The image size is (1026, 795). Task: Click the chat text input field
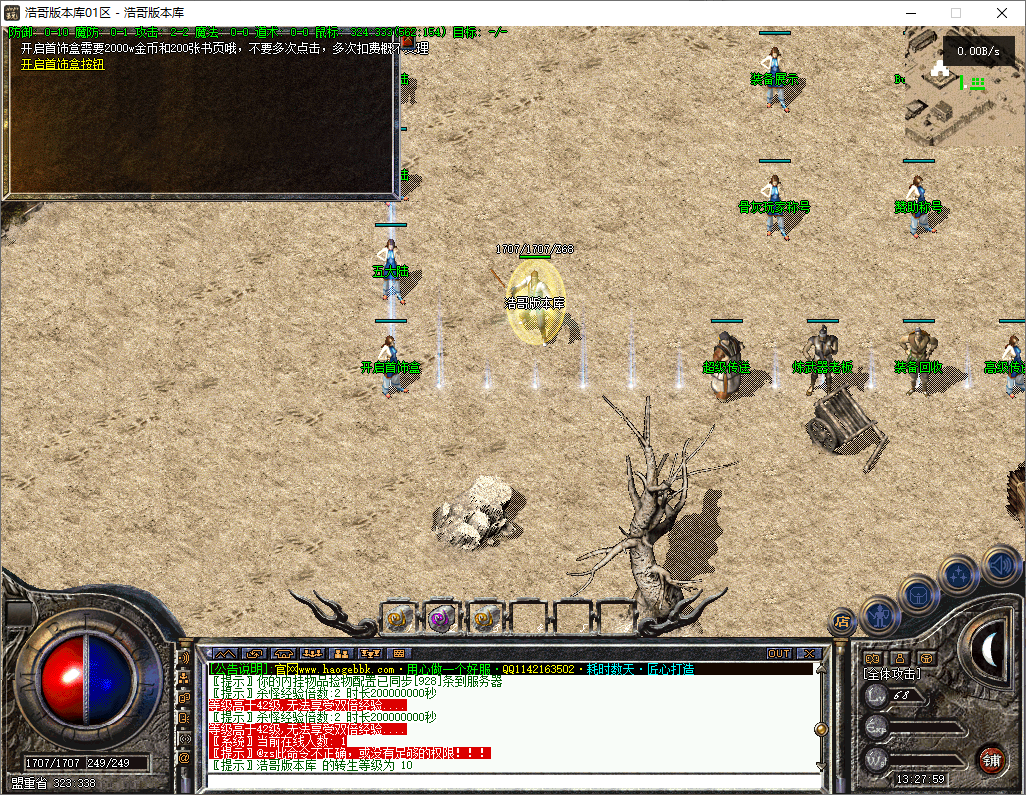[510, 782]
